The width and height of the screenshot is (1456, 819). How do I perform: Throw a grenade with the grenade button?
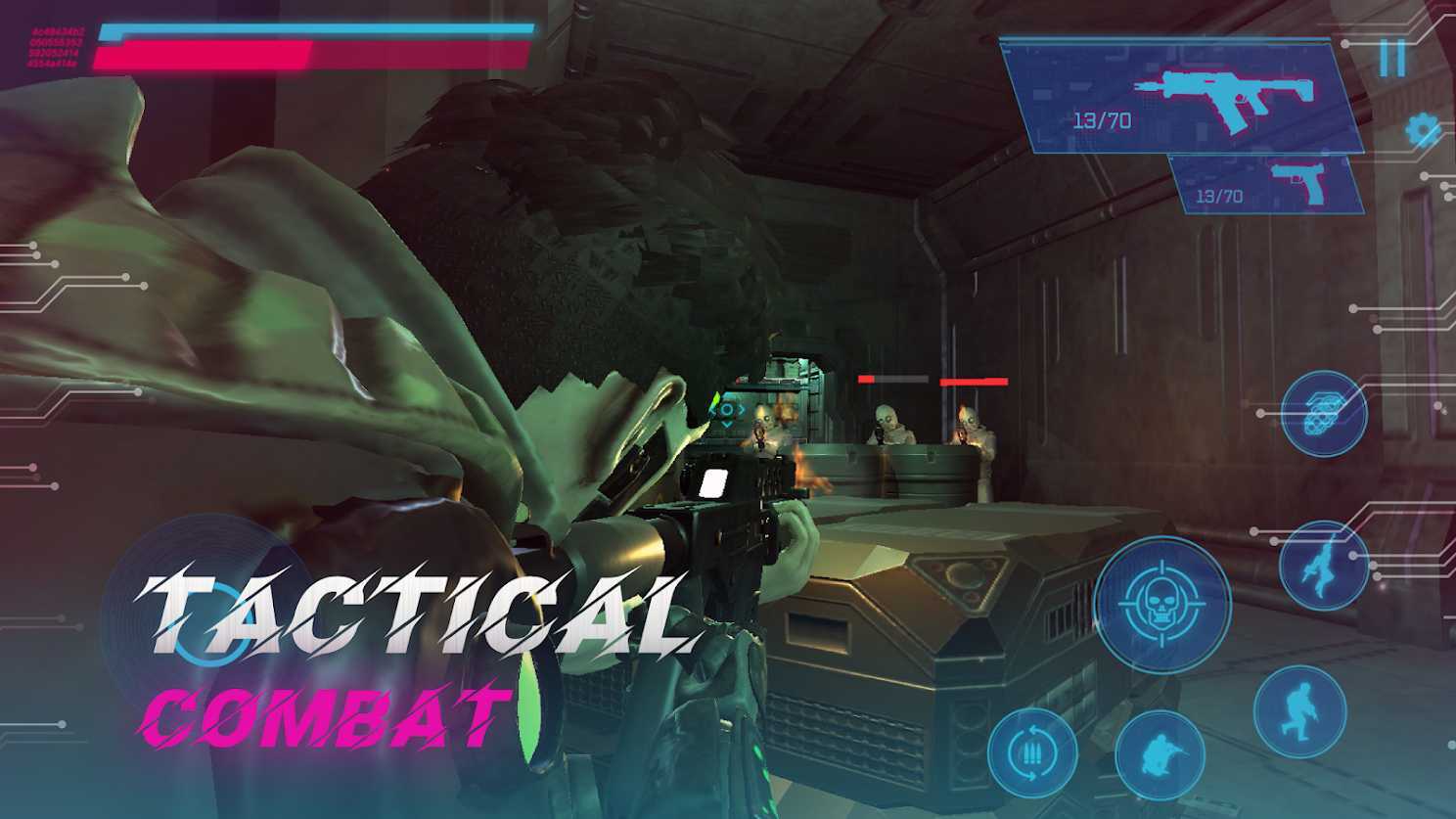click(1324, 414)
